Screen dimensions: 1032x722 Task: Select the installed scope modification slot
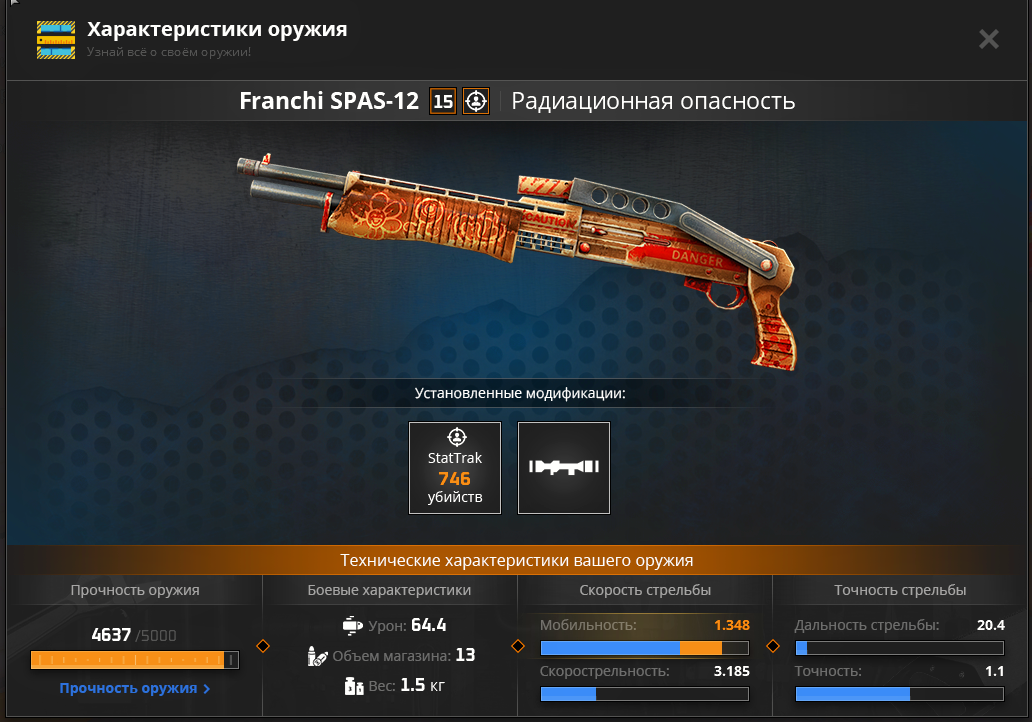[564, 468]
